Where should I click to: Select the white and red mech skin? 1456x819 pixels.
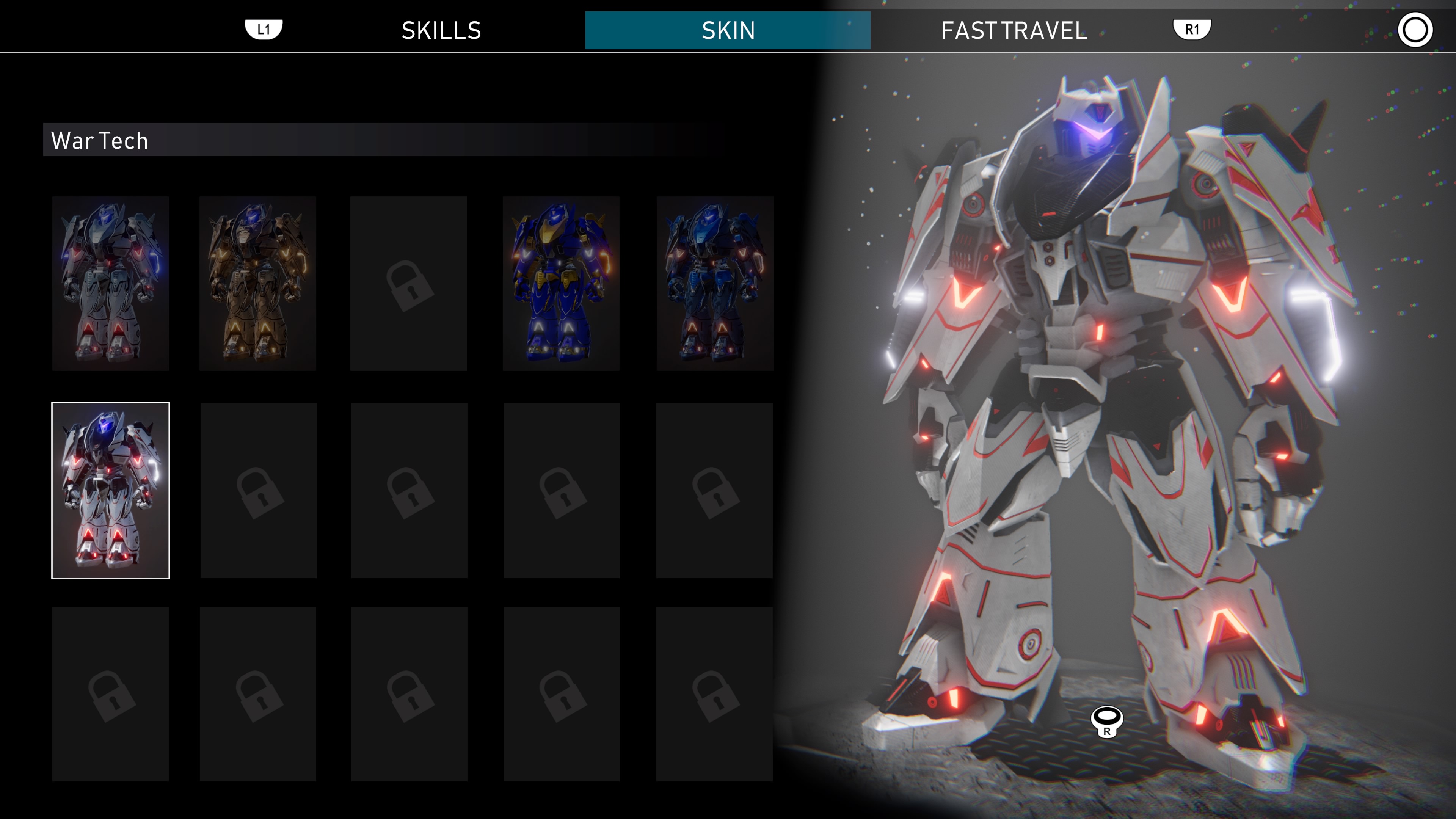111,490
